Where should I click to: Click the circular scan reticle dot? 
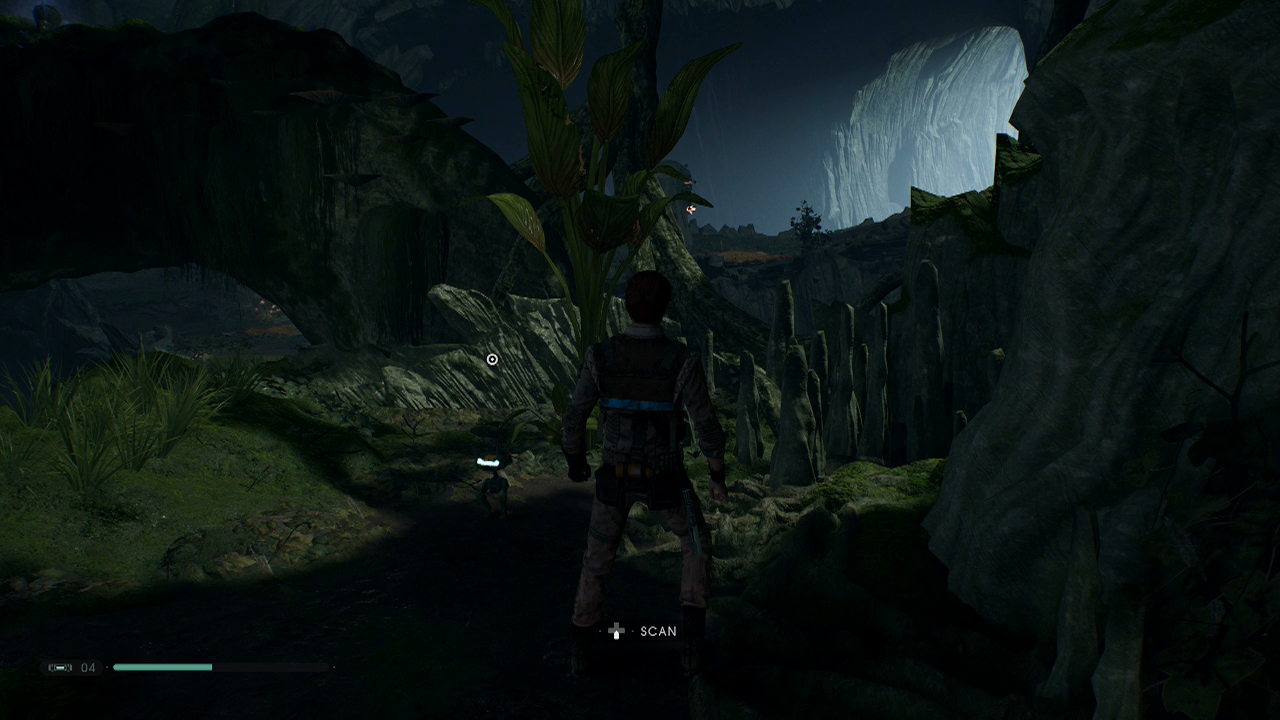491,358
